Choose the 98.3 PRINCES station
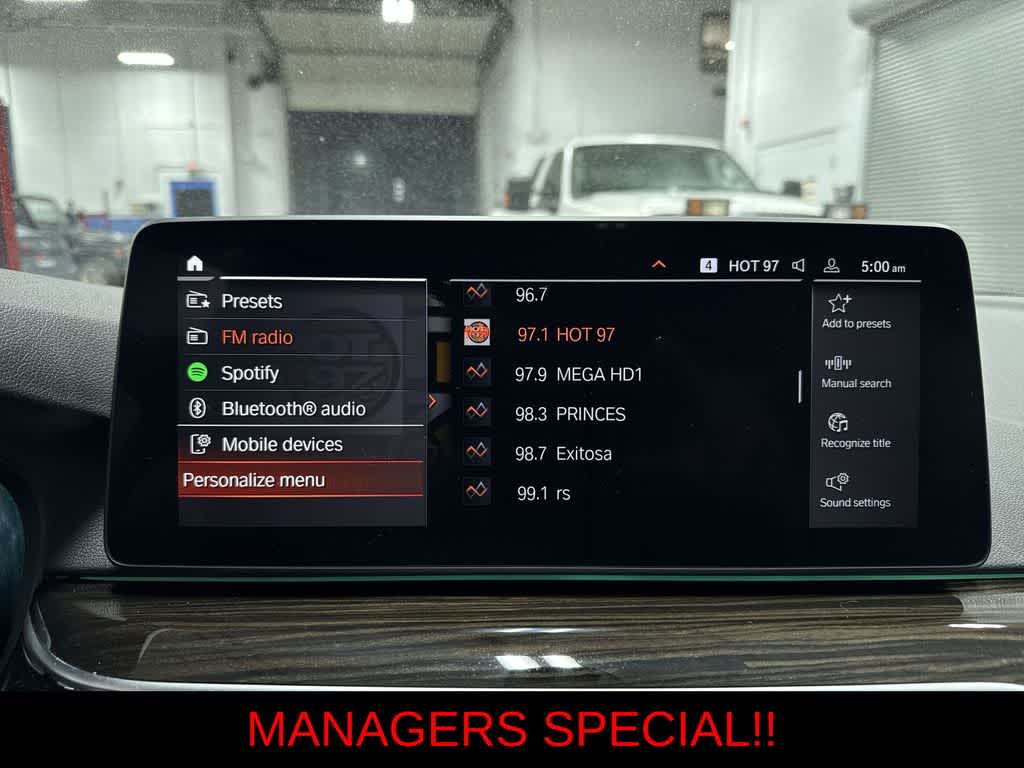 tap(570, 414)
